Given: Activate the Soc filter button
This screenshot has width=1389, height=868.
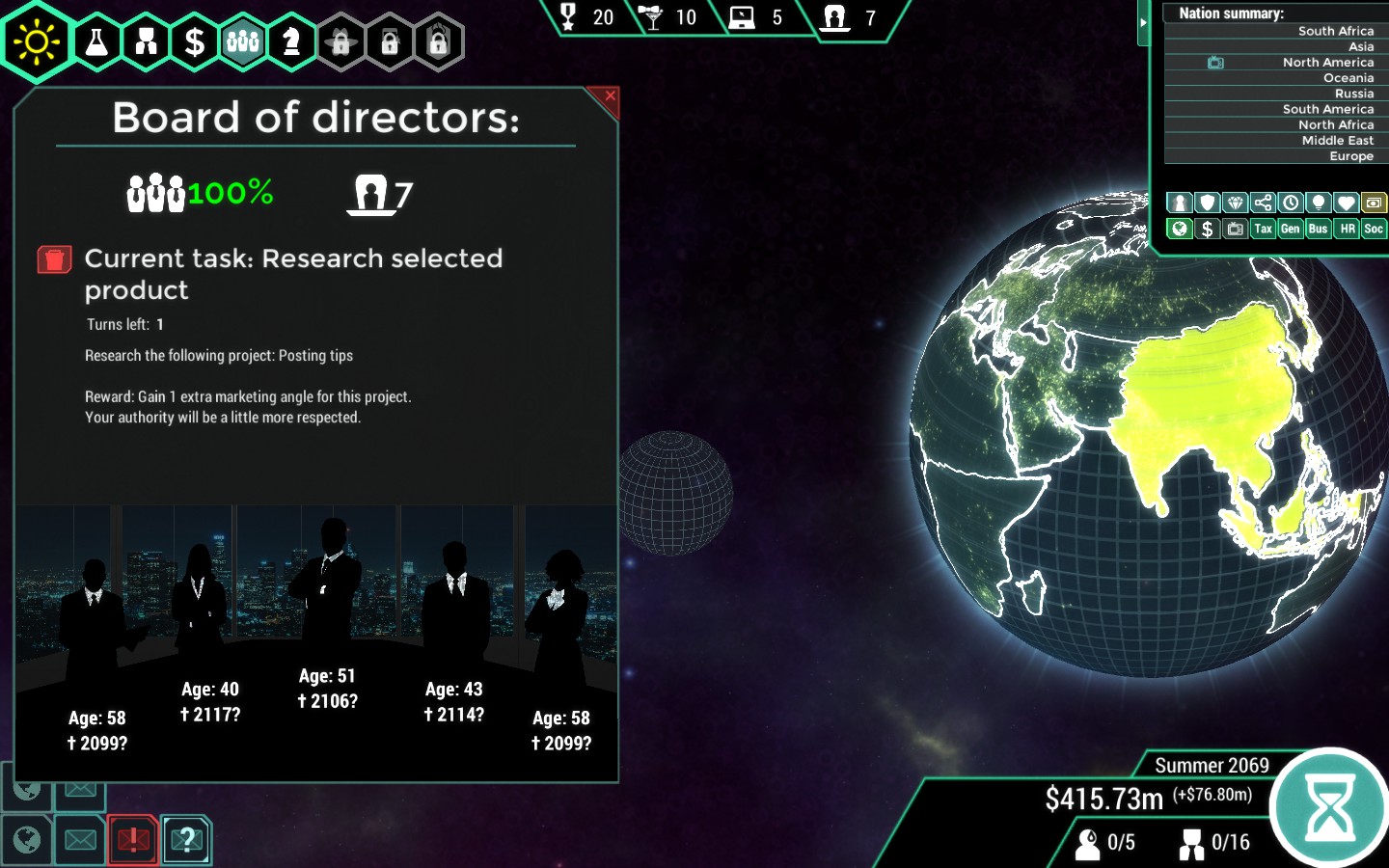Looking at the screenshot, I should (1374, 229).
